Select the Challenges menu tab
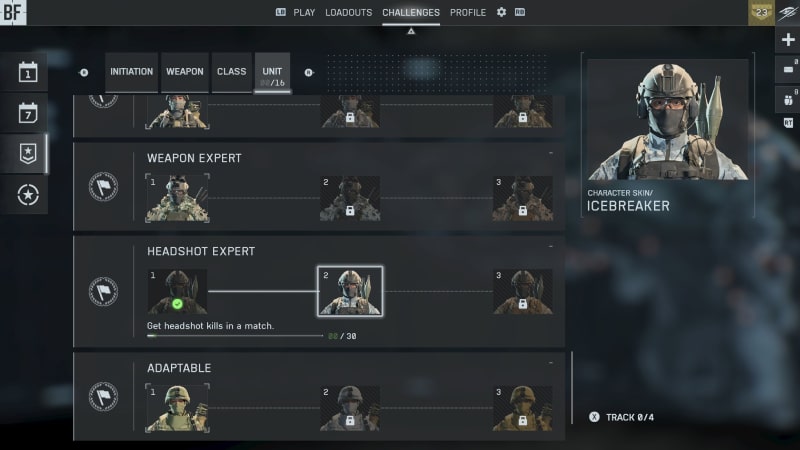Screen dimensions: 800x450 coord(410,13)
